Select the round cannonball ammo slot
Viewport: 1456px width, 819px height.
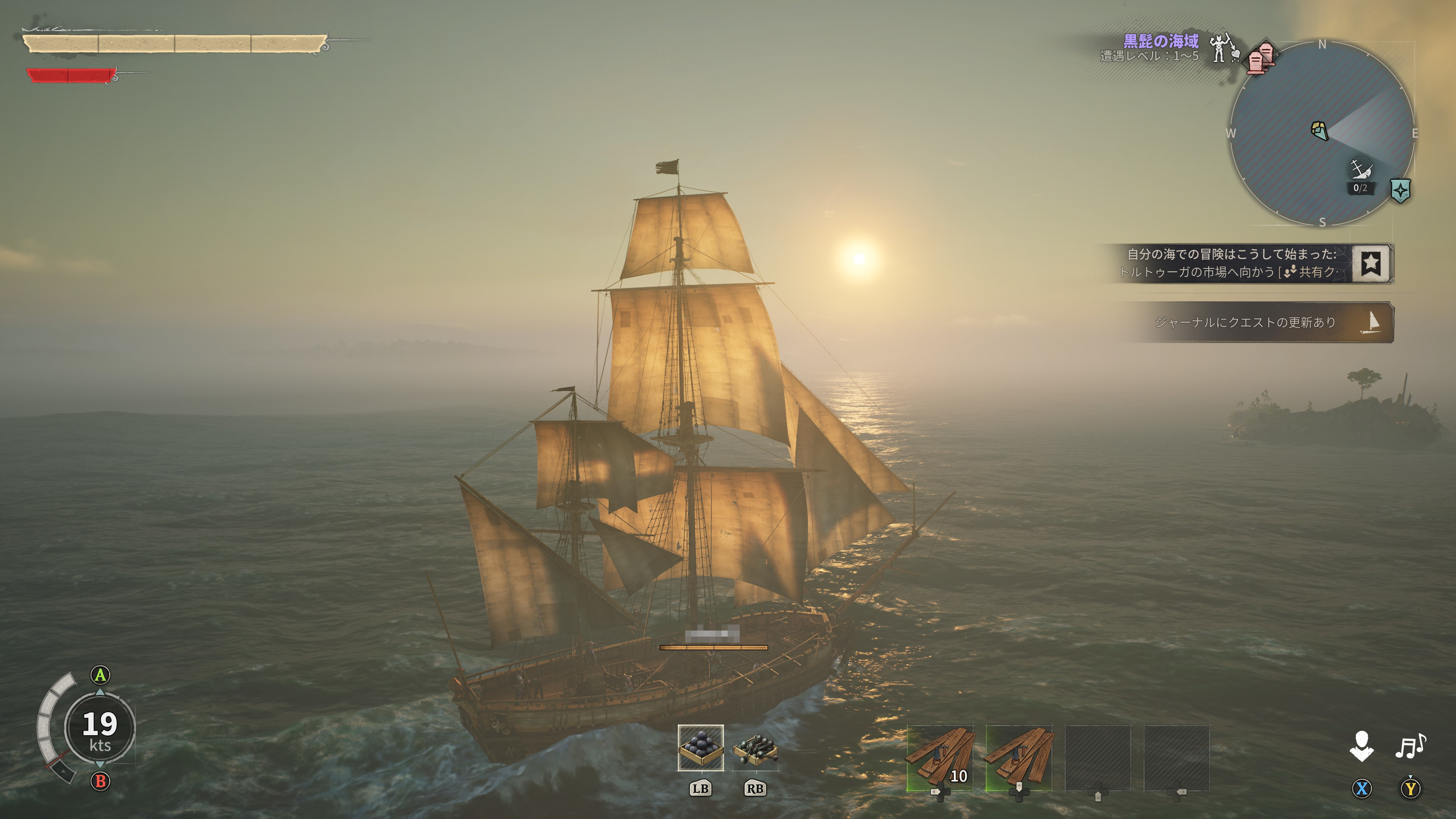point(700,747)
